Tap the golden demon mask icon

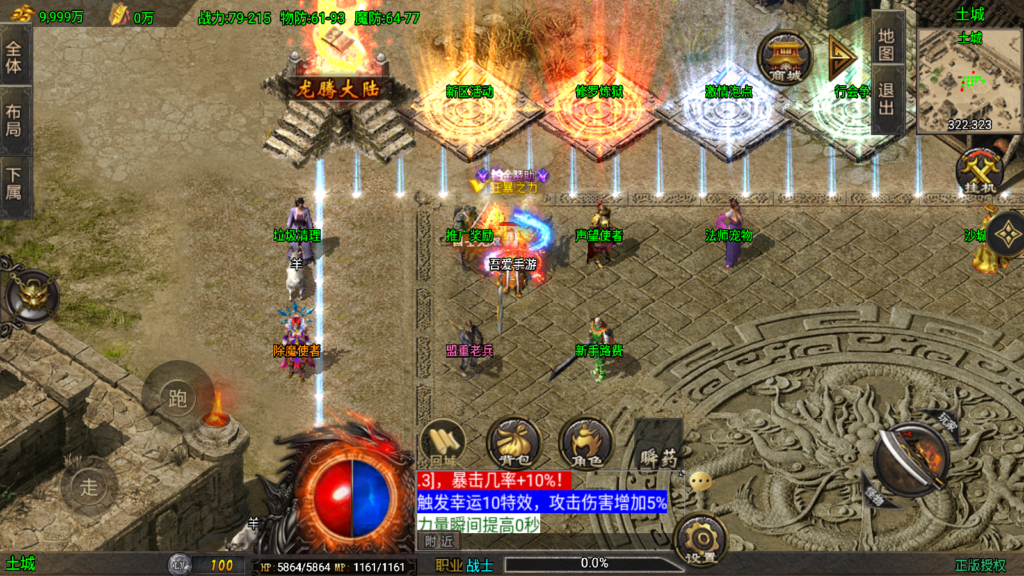(33, 294)
